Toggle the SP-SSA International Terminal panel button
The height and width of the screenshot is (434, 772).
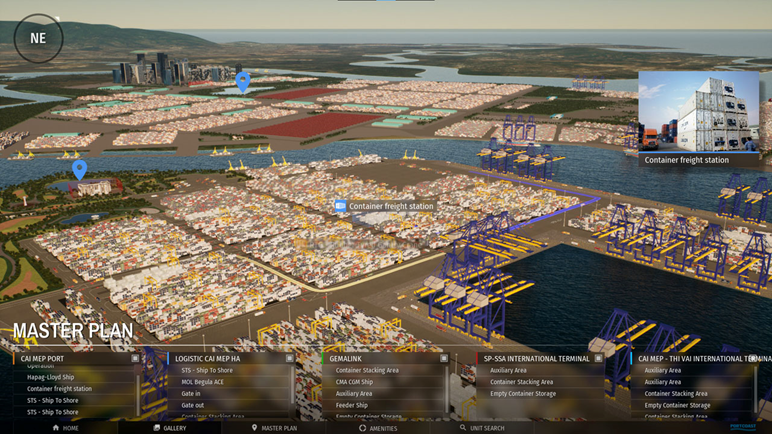598,358
